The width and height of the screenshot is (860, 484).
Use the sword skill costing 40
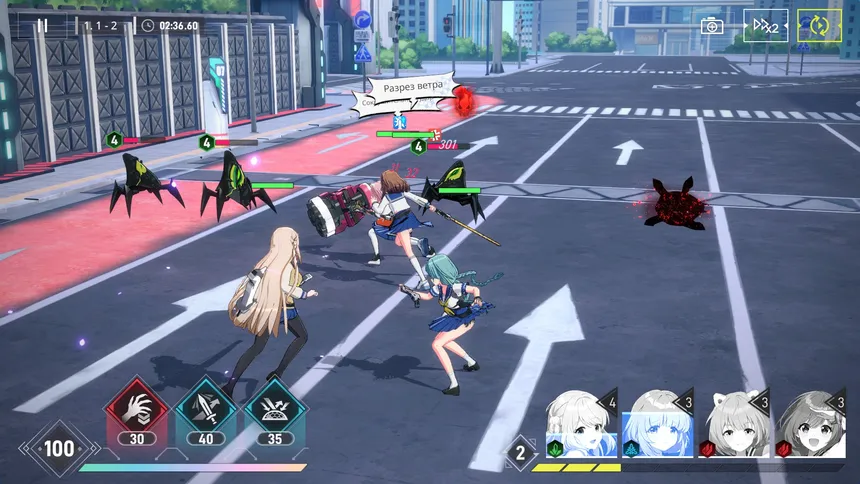click(x=206, y=409)
